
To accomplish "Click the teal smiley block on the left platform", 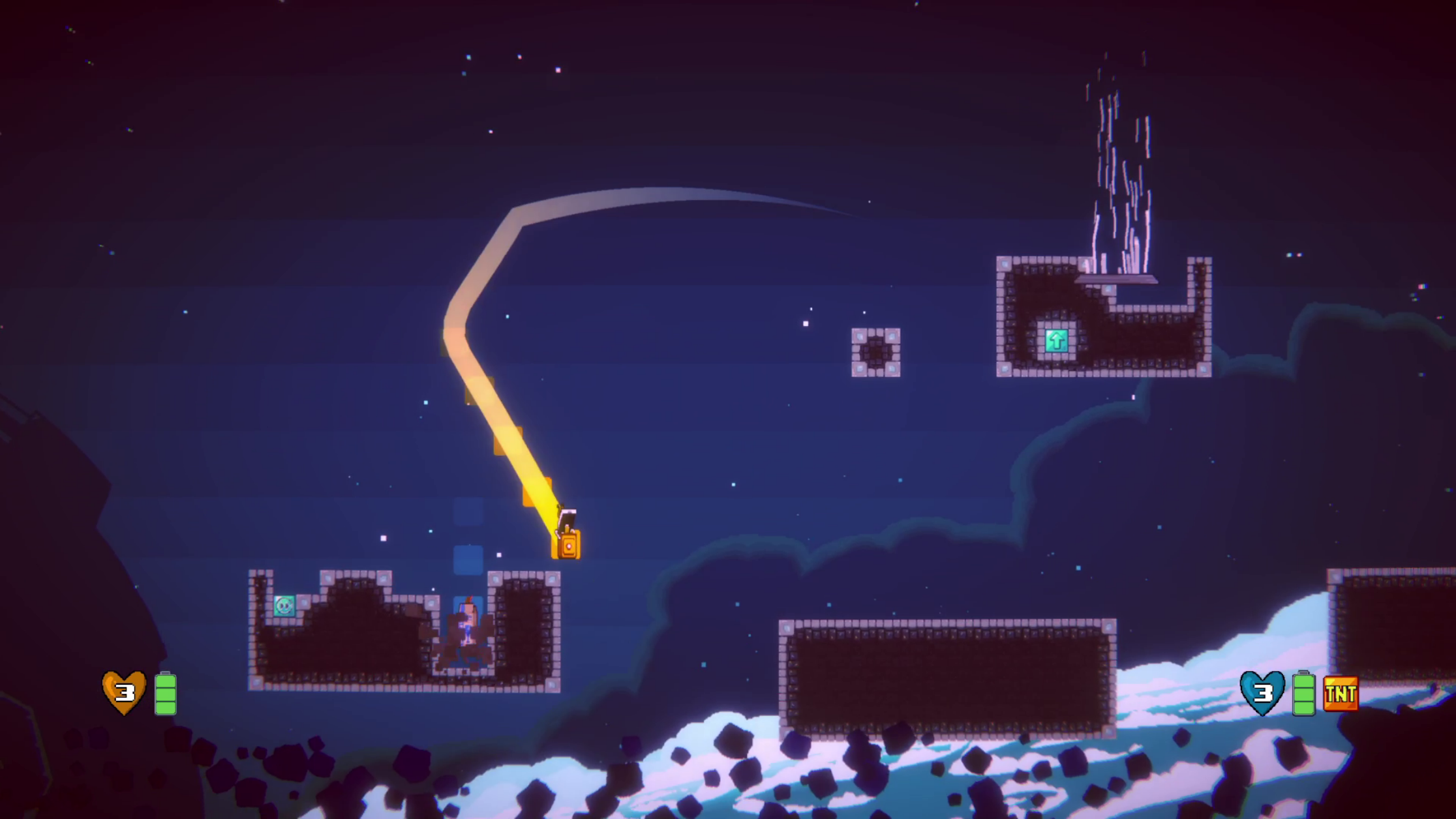I will tap(283, 607).
